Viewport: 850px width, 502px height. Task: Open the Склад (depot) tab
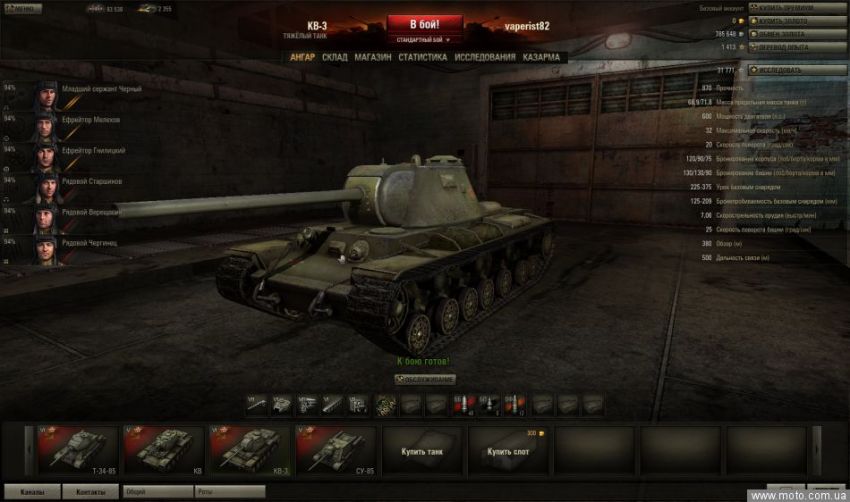click(x=335, y=57)
